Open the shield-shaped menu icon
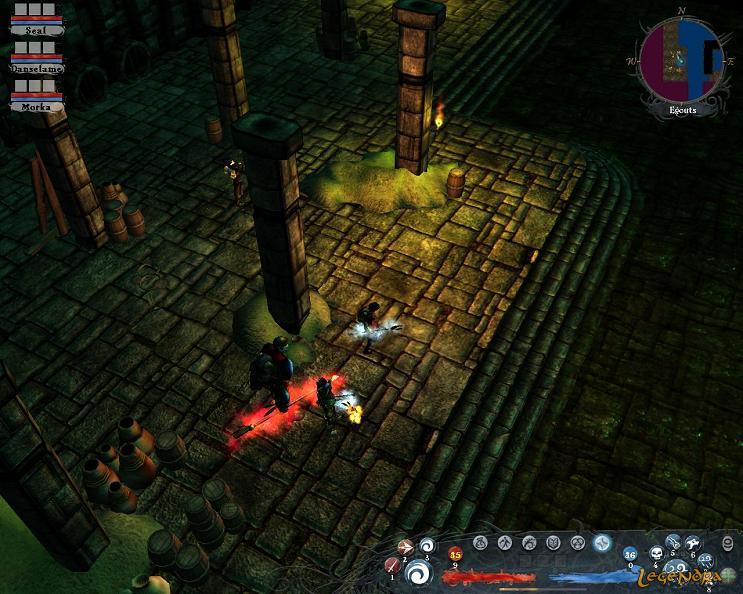Image resolution: width=743 pixels, height=594 pixels. [x=554, y=543]
